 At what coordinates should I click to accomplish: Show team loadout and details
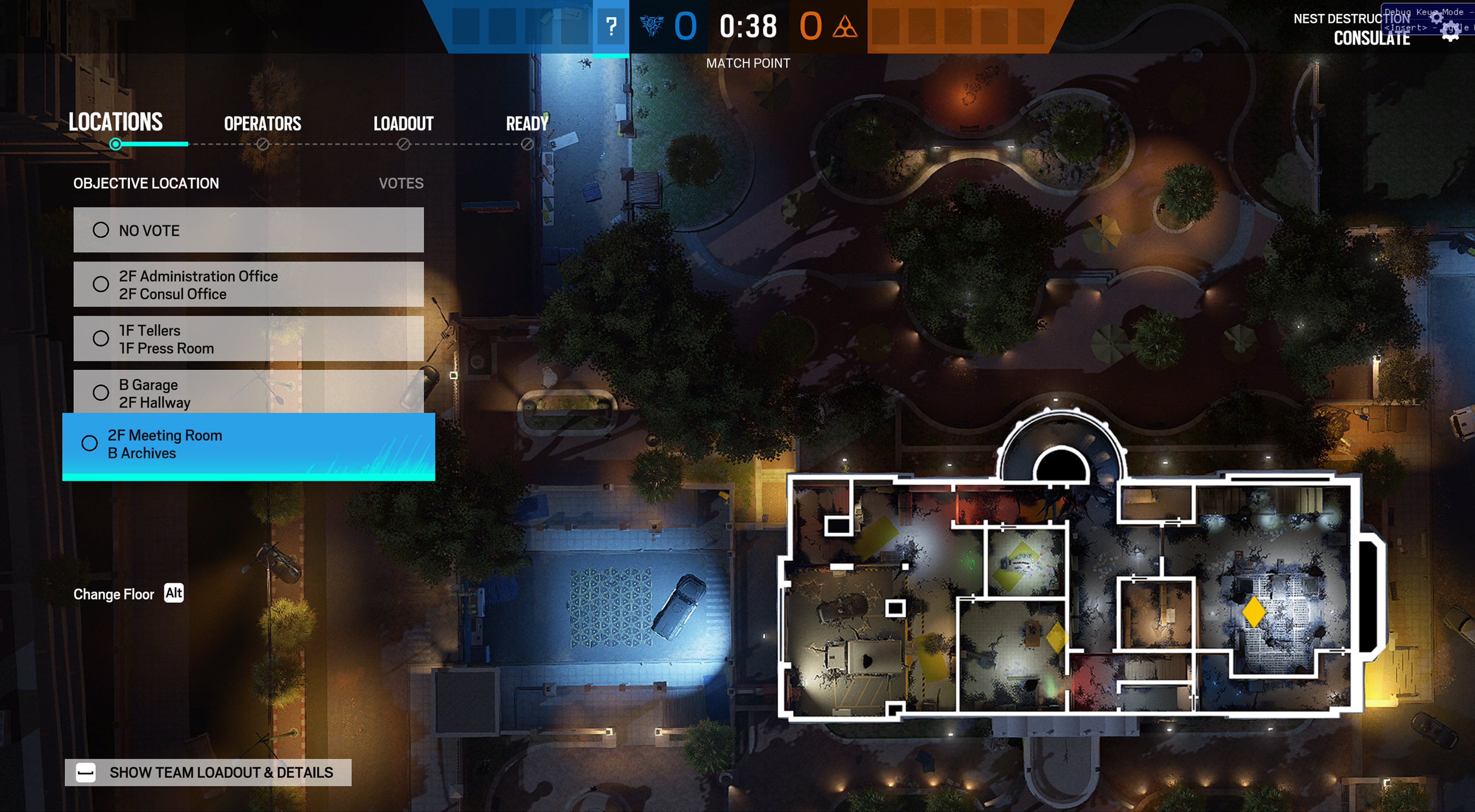(208, 773)
